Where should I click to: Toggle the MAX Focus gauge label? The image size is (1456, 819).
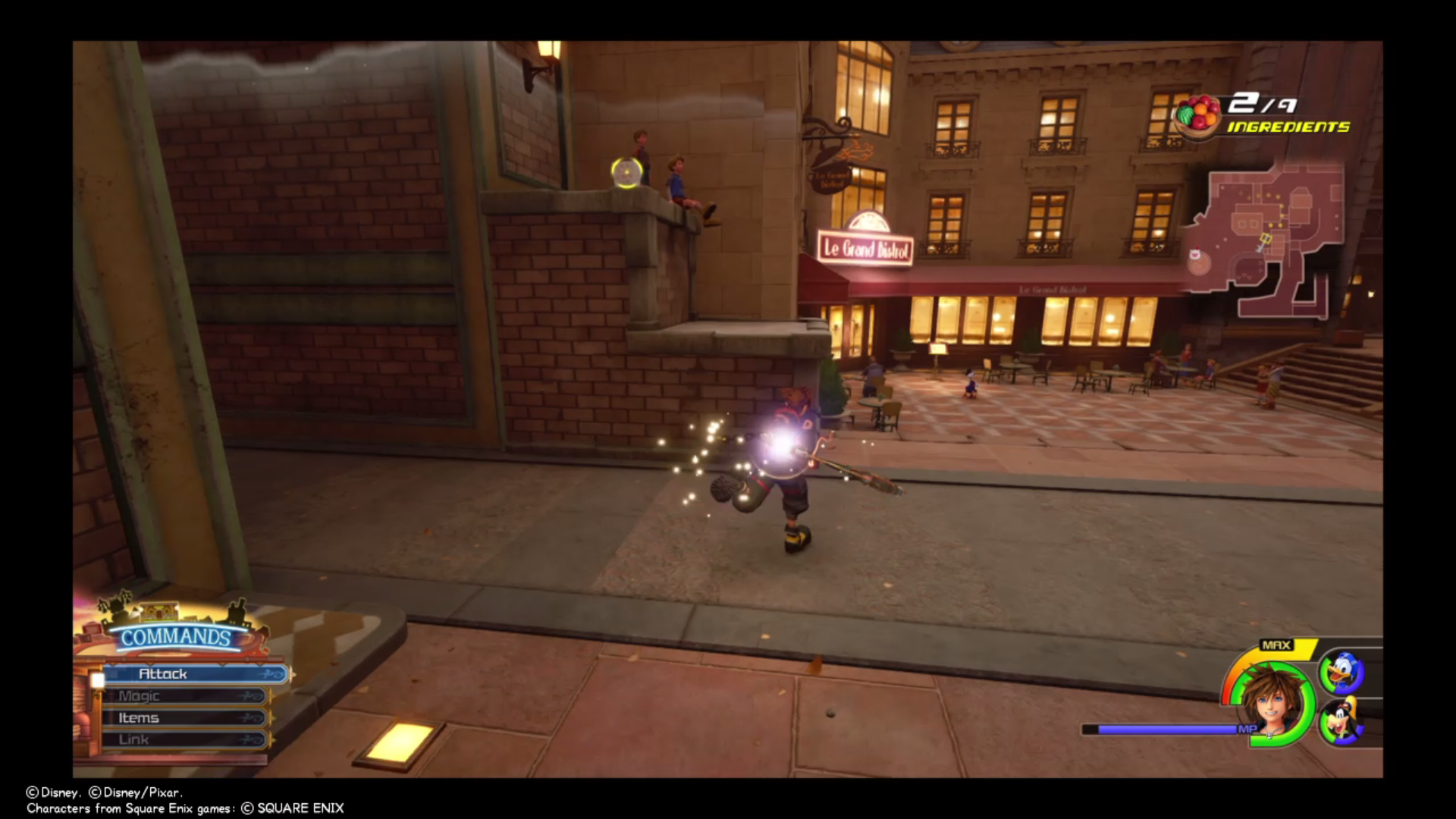click(x=1277, y=645)
